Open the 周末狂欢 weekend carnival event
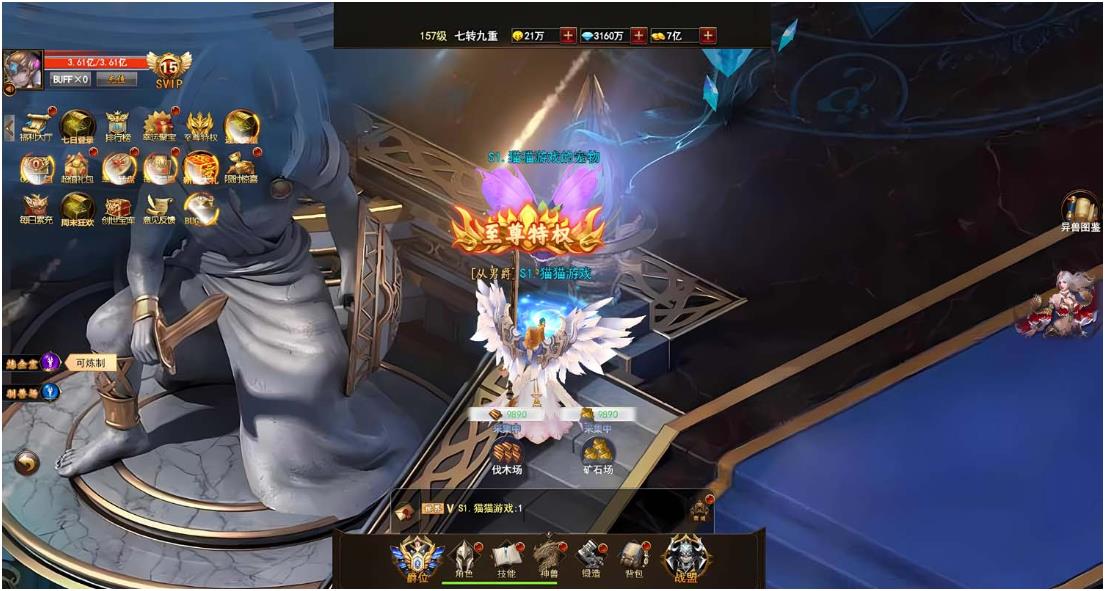Viewport: 1105px width, 591px height. pos(76,207)
